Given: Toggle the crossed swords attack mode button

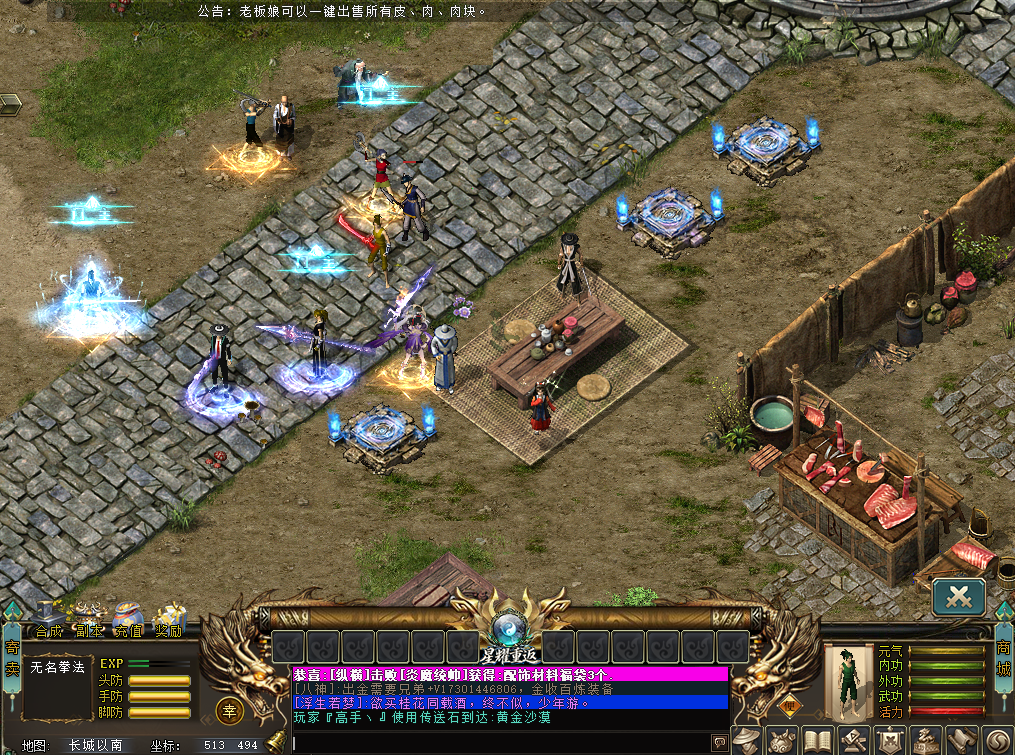Looking at the screenshot, I should coord(960,597).
